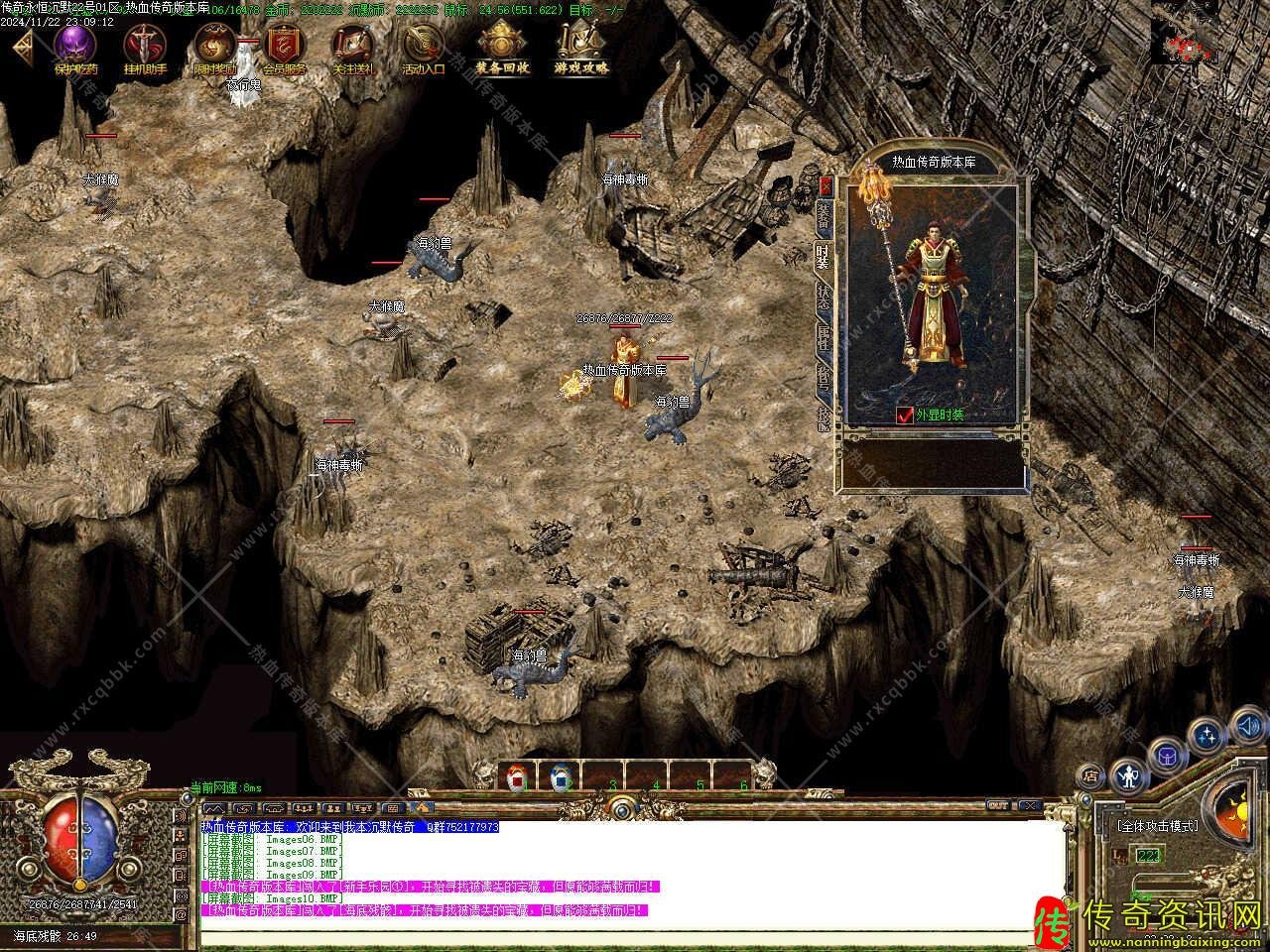This screenshot has width=1270, height=952.
Task: Open the shop via the 店 round button
Action: tap(1091, 775)
